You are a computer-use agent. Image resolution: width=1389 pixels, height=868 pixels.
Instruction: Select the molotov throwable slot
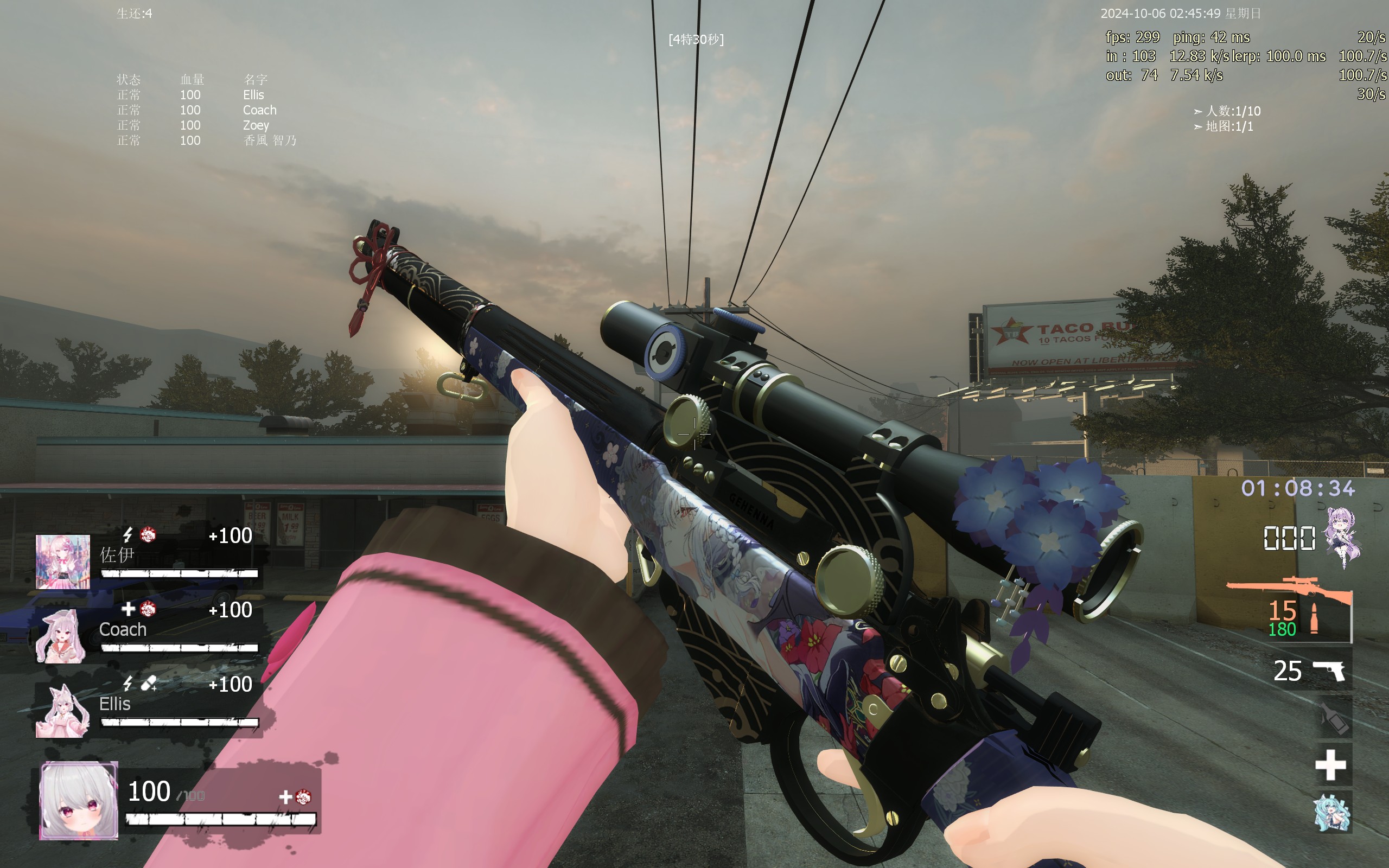coord(1333,718)
